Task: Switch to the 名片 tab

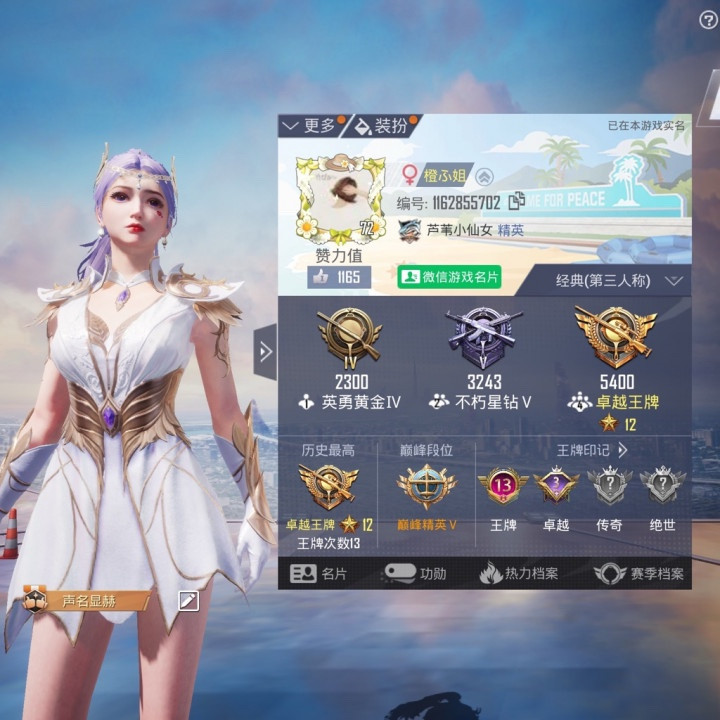Action: click(319, 574)
